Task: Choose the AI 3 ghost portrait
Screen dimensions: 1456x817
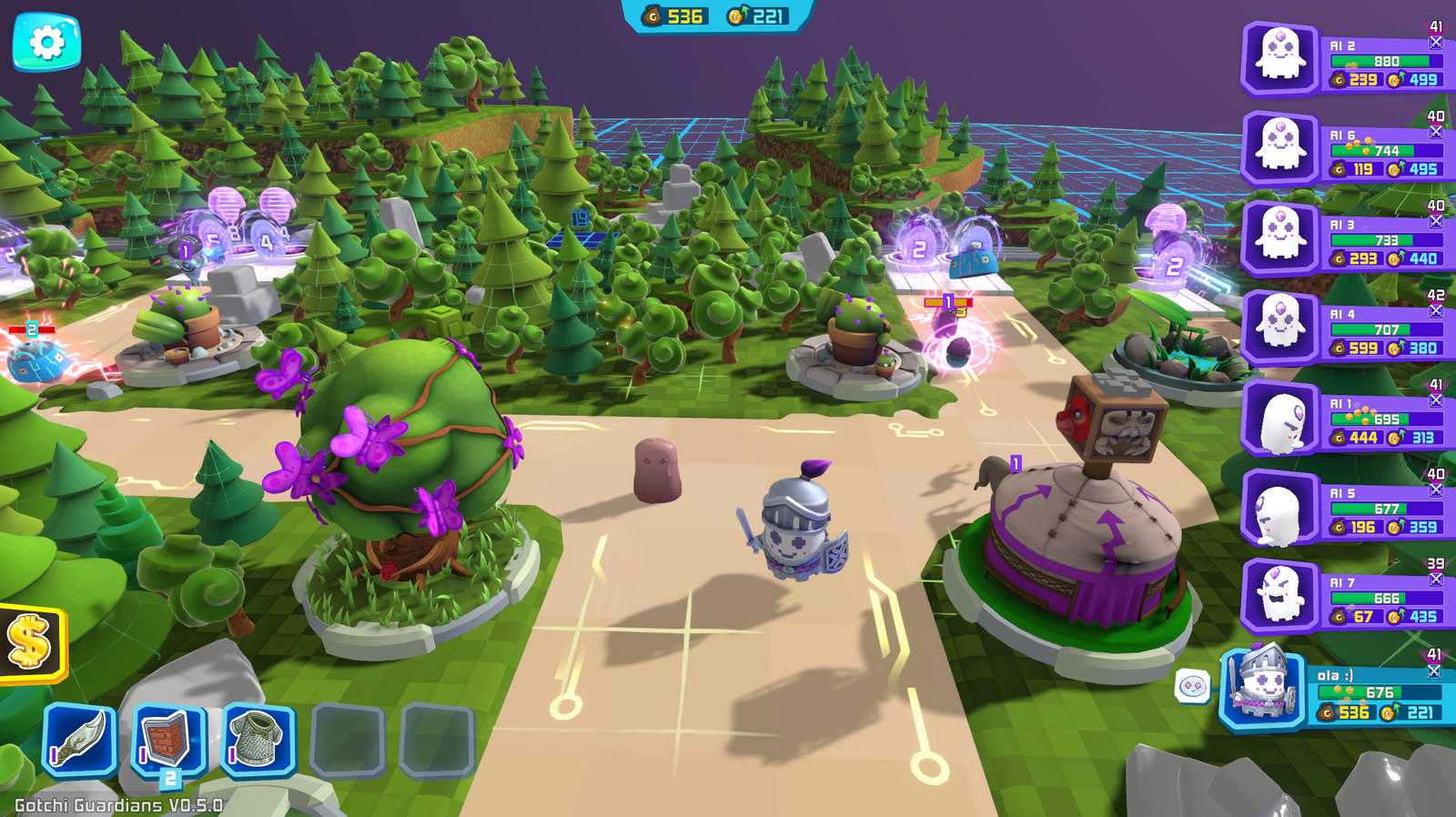Action: pyautogui.click(x=1280, y=237)
